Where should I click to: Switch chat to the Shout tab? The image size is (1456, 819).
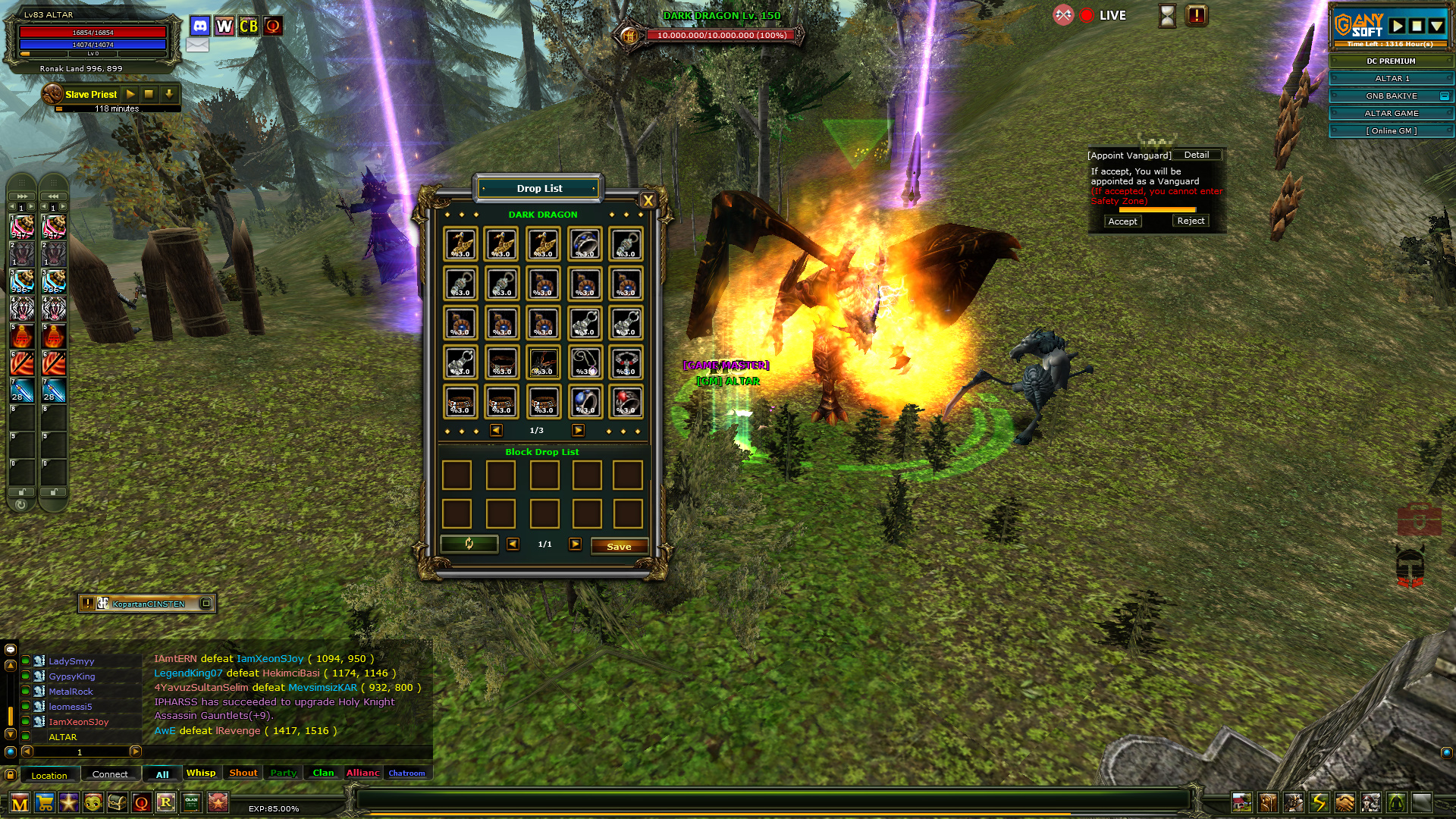(243, 773)
